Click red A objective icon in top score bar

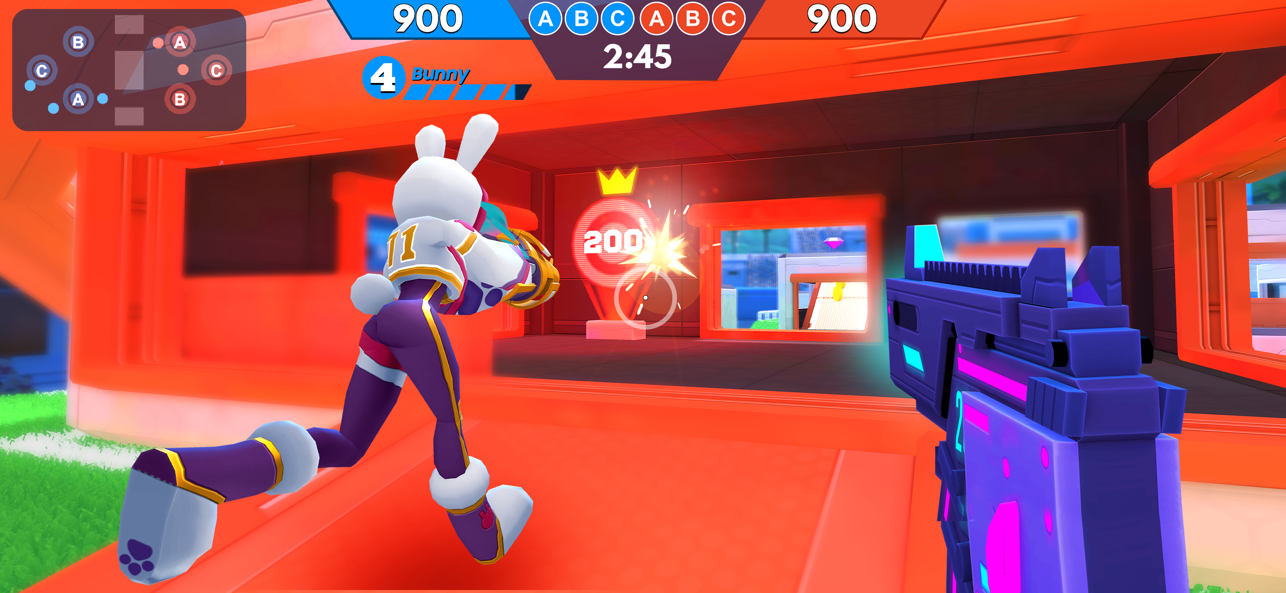pyautogui.click(x=656, y=18)
